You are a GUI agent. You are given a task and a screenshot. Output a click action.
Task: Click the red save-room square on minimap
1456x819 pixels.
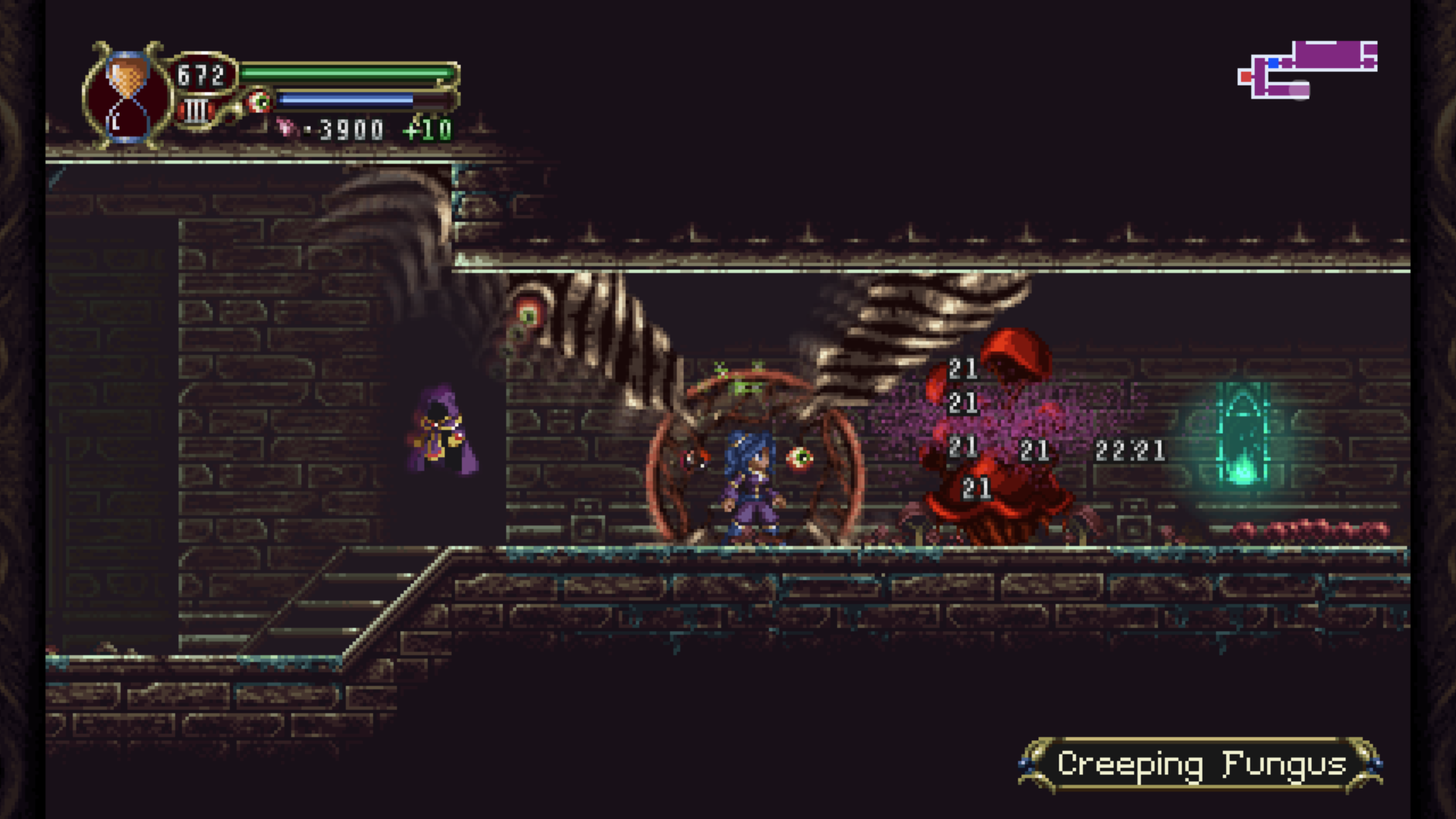pos(1246,77)
